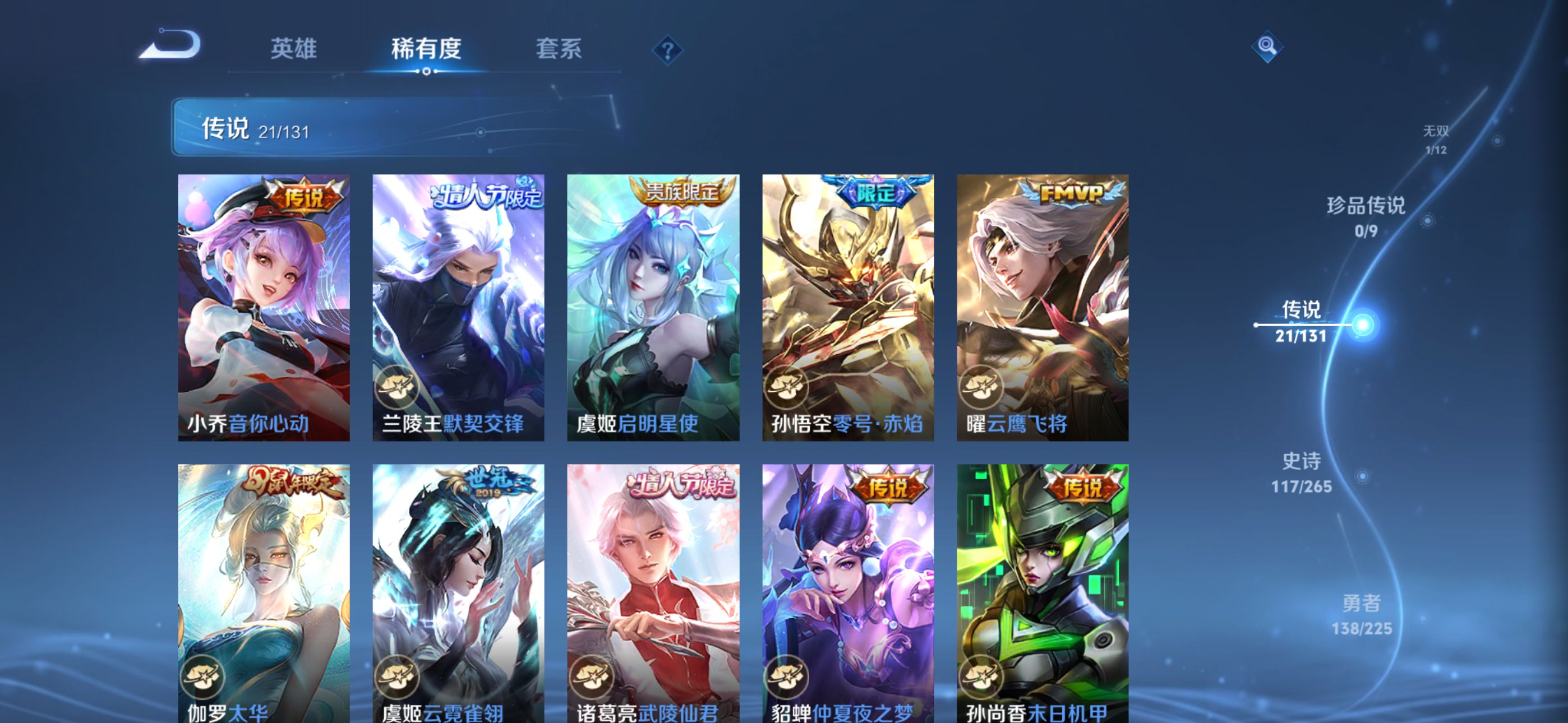Screen dimensions: 1568x723
Task: Choose the 虞姬 云霓雀翎 skin card
Action: pyautogui.click(x=458, y=594)
